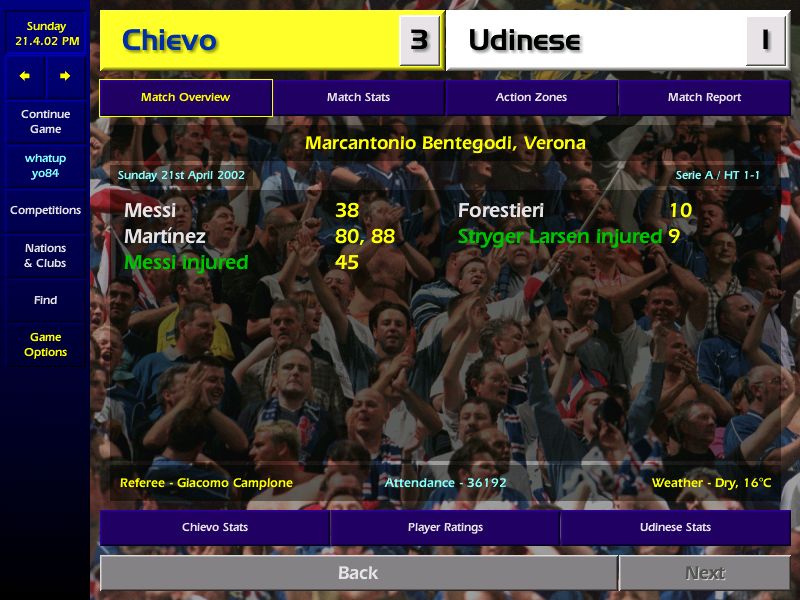The height and width of the screenshot is (600, 800).
Task: Show Player Ratings
Action: point(445,527)
